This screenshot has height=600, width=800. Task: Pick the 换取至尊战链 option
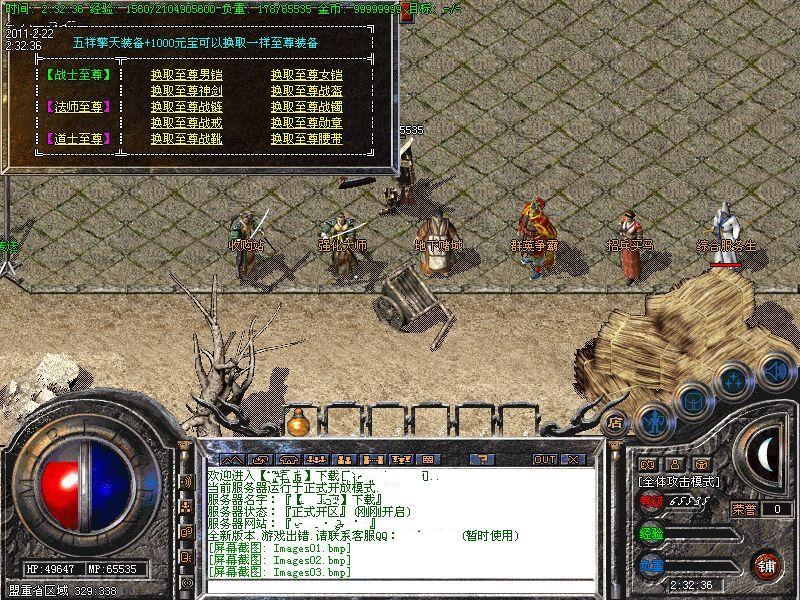(x=186, y=107)
